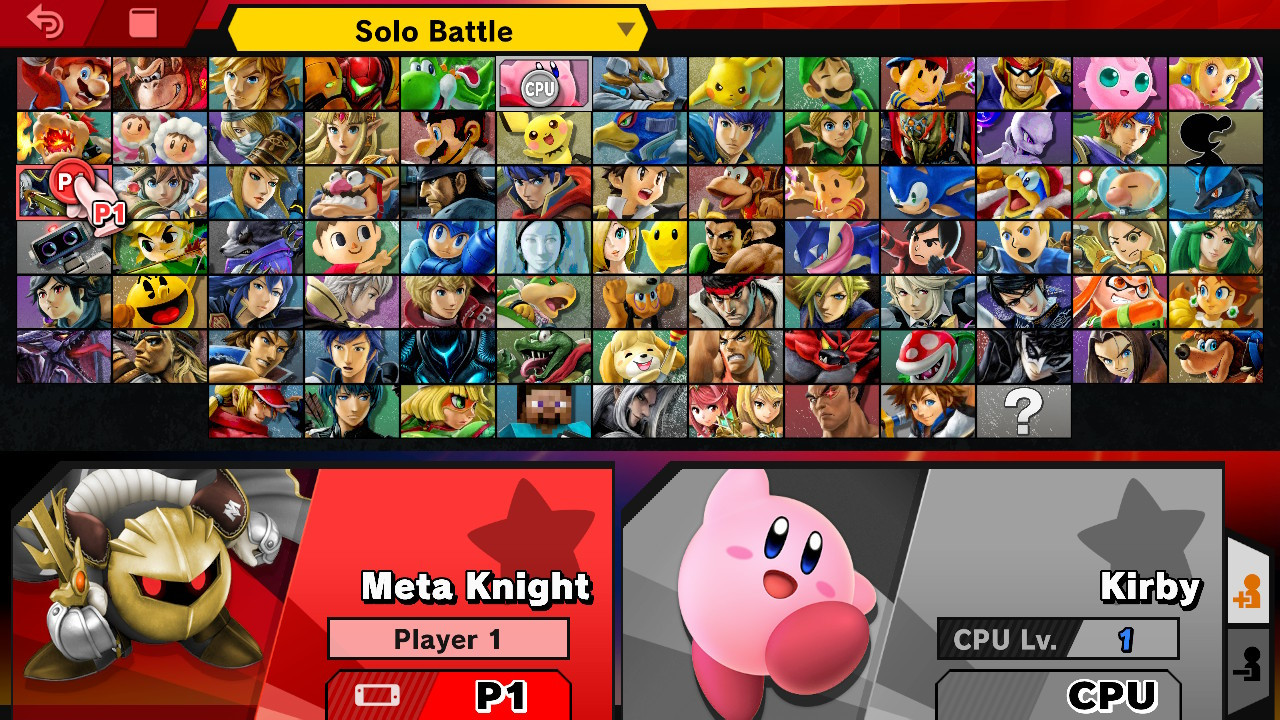Click the CPU tag on Kirby's roster portrait
The image size is (1280, 720).
coord(540,87)
